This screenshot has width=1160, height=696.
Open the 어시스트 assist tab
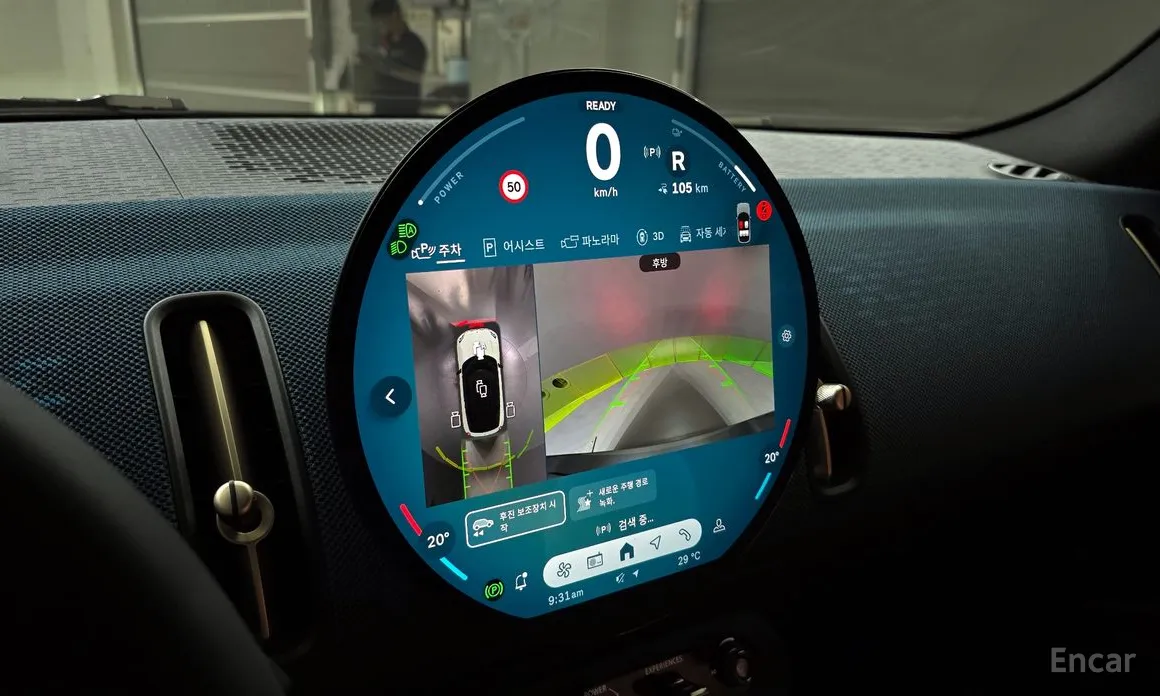tap(514, 245)
